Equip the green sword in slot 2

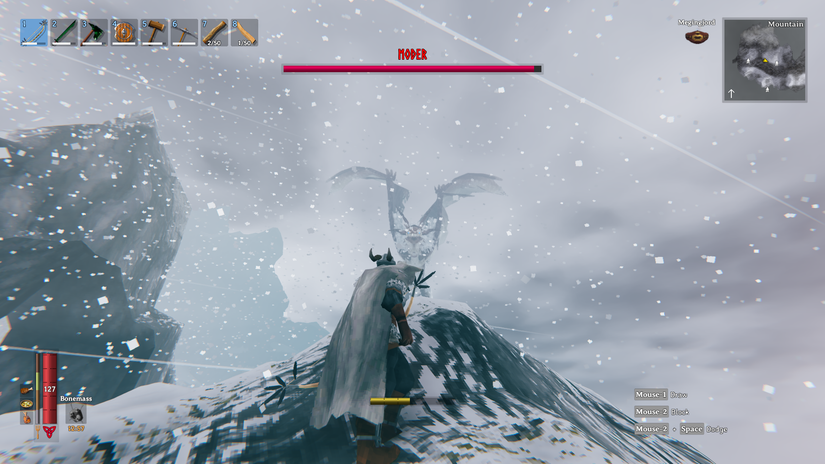pyautogui.click(x=64, y=32)
